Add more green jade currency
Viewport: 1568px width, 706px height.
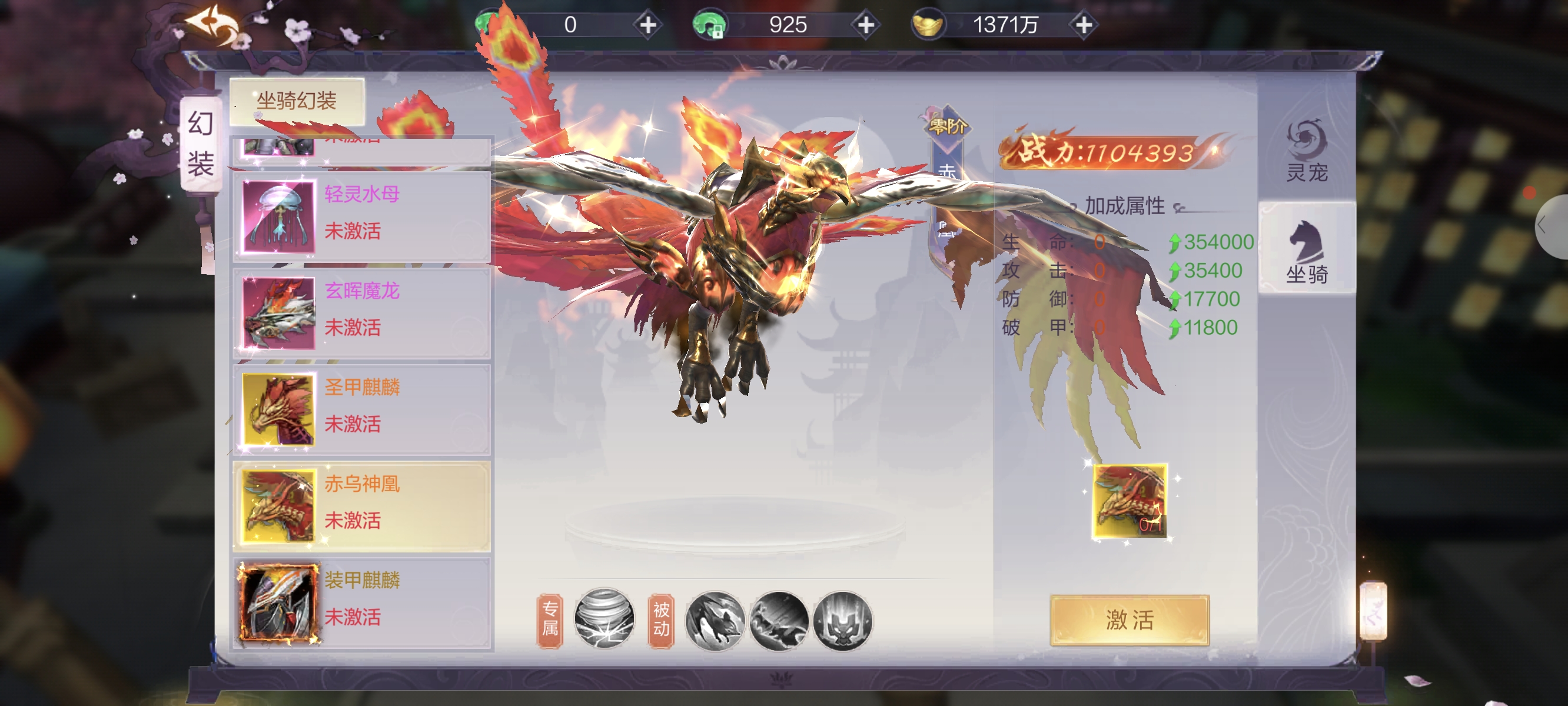pyautogui.click(x=647, y=25)
